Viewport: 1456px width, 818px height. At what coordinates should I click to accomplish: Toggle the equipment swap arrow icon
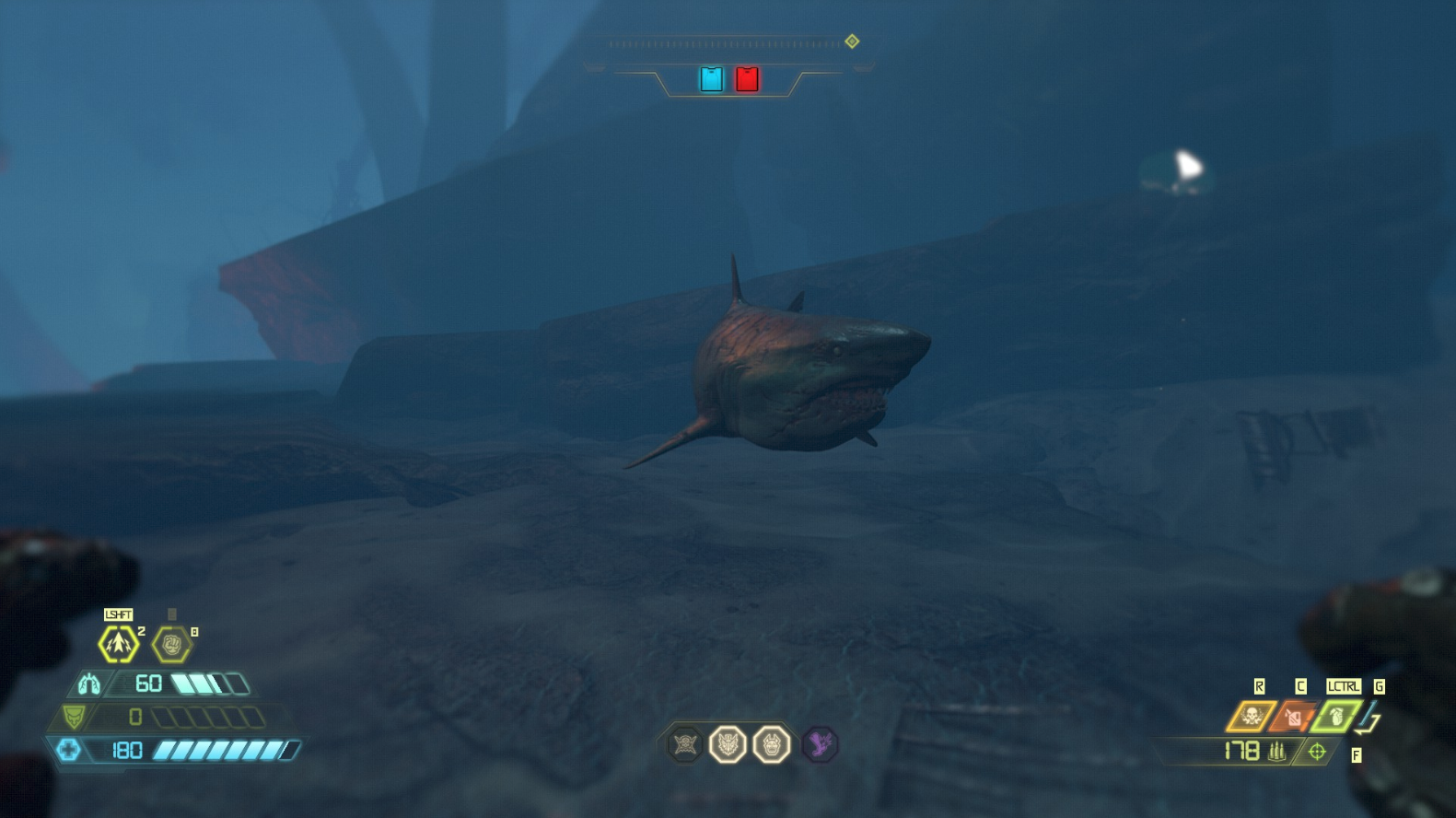tap(1371, 719)
